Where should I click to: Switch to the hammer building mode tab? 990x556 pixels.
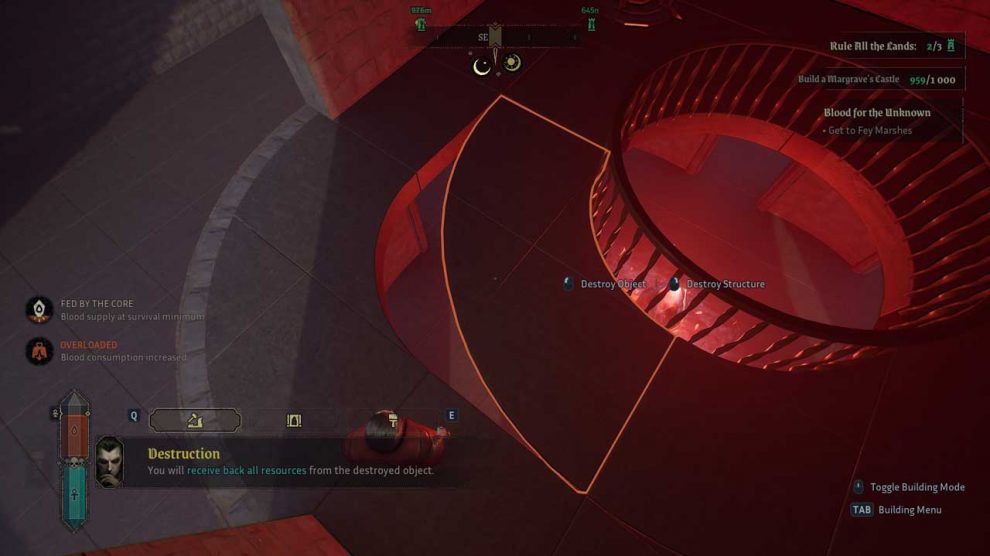click(x=391, y=421)
